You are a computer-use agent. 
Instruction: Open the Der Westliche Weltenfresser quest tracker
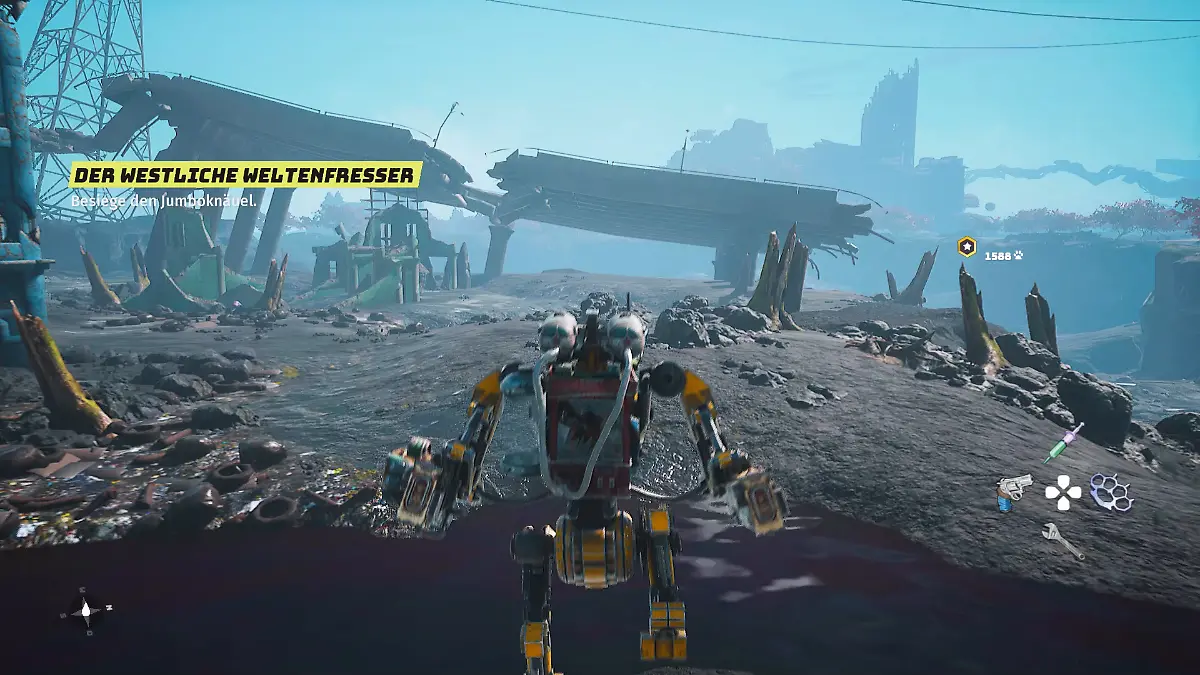pos(244,176)
